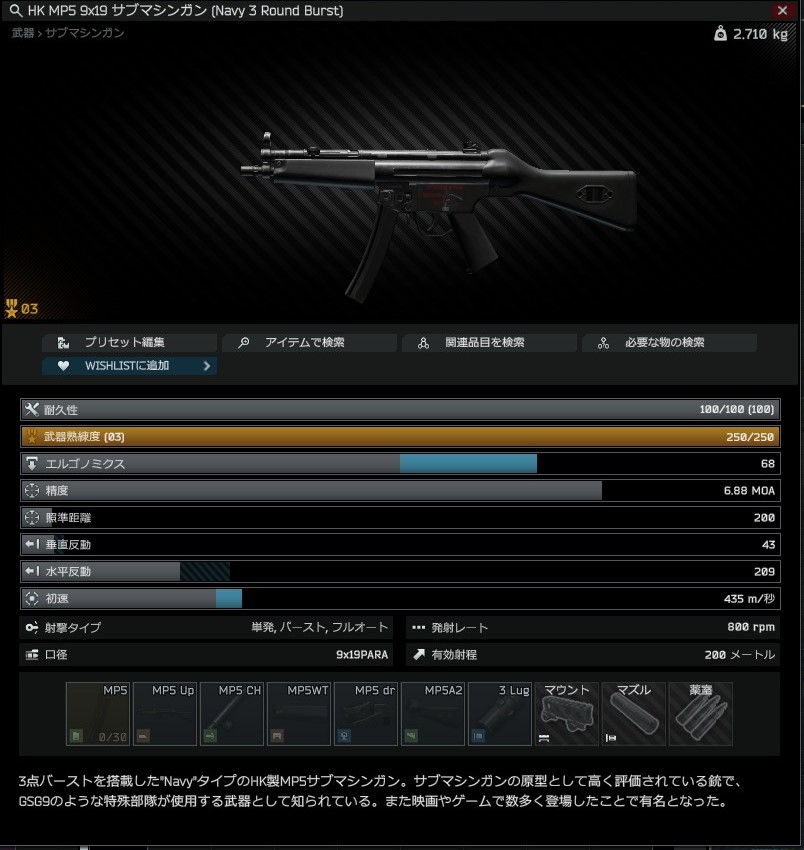804x850 pixels.
Task: Select the MP5 dr sight slot
Action: [366, 714]
